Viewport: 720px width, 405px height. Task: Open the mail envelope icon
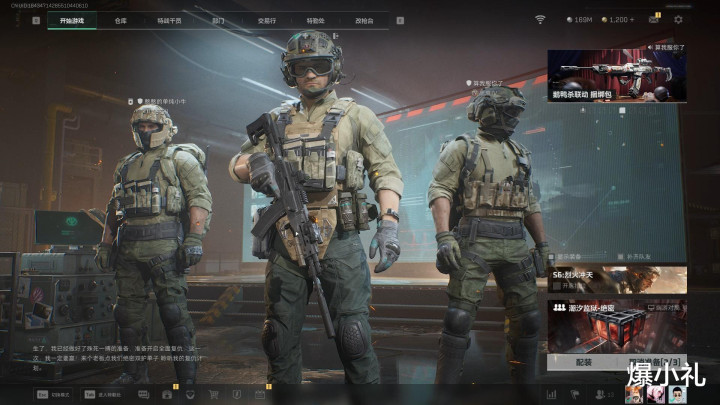654,19
